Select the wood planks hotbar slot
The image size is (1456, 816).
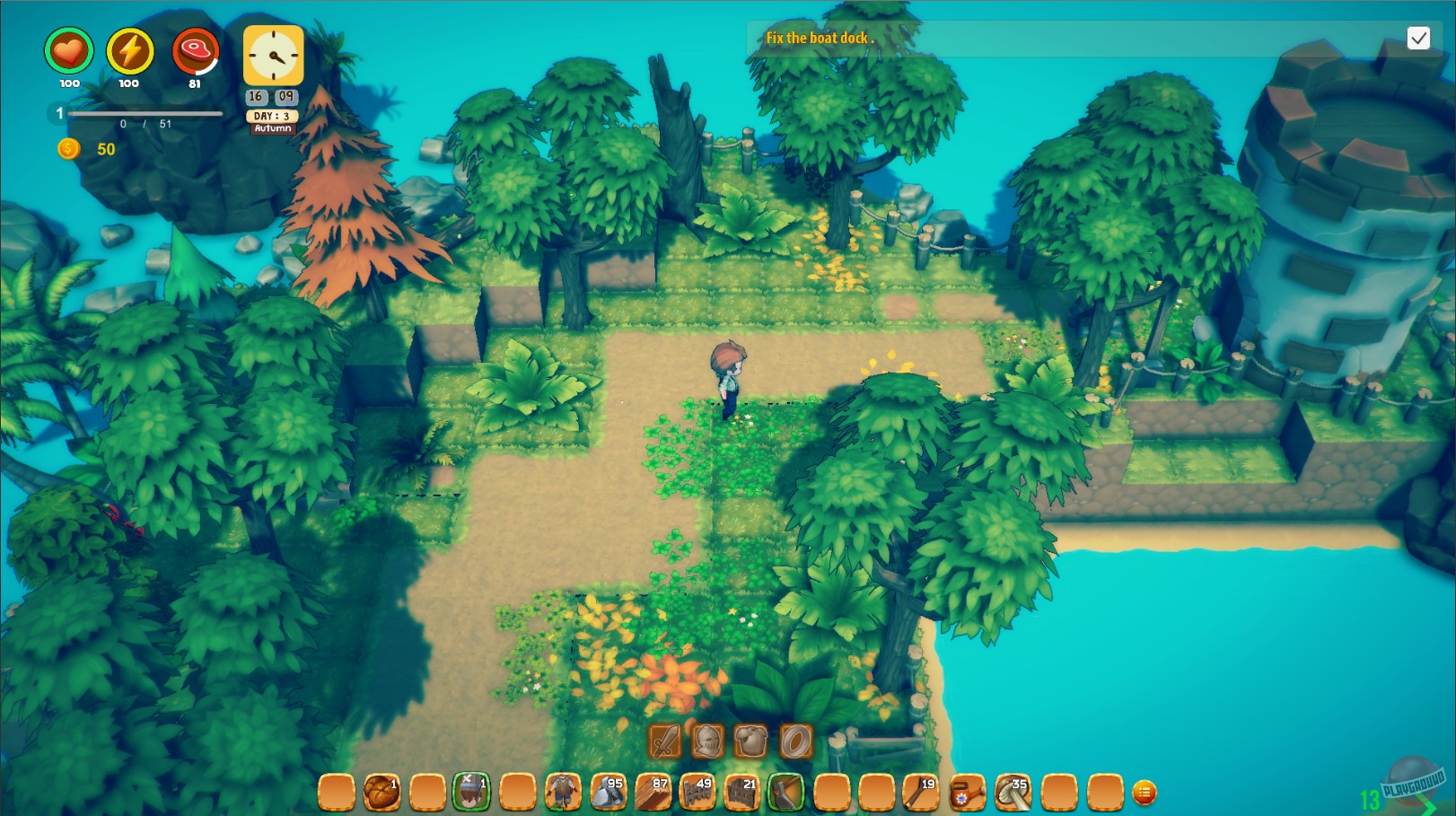(654, 790)
